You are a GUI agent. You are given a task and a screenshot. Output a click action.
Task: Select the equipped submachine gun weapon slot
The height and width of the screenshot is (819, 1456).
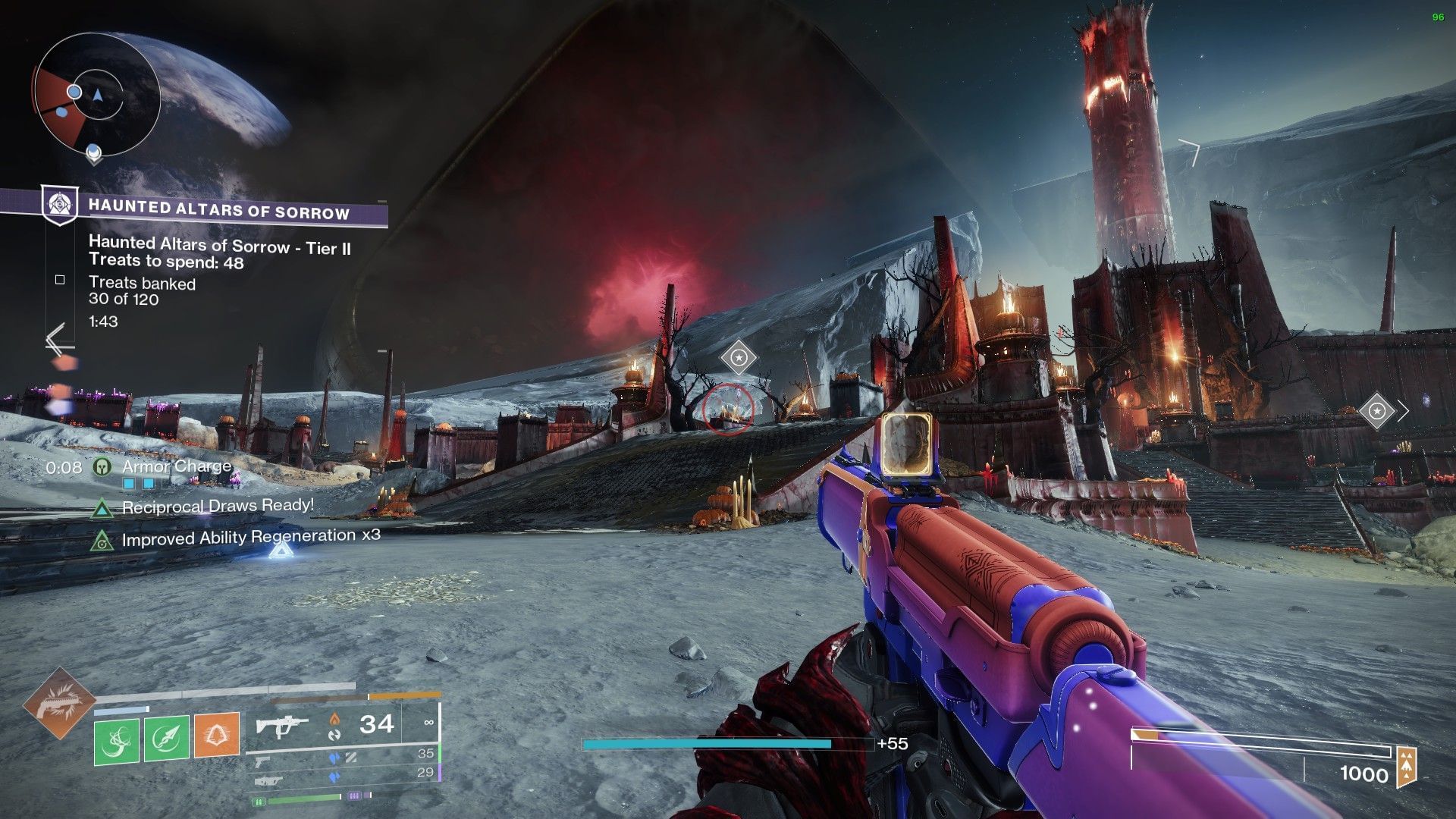pyautogui.click(x=281, y=726)
